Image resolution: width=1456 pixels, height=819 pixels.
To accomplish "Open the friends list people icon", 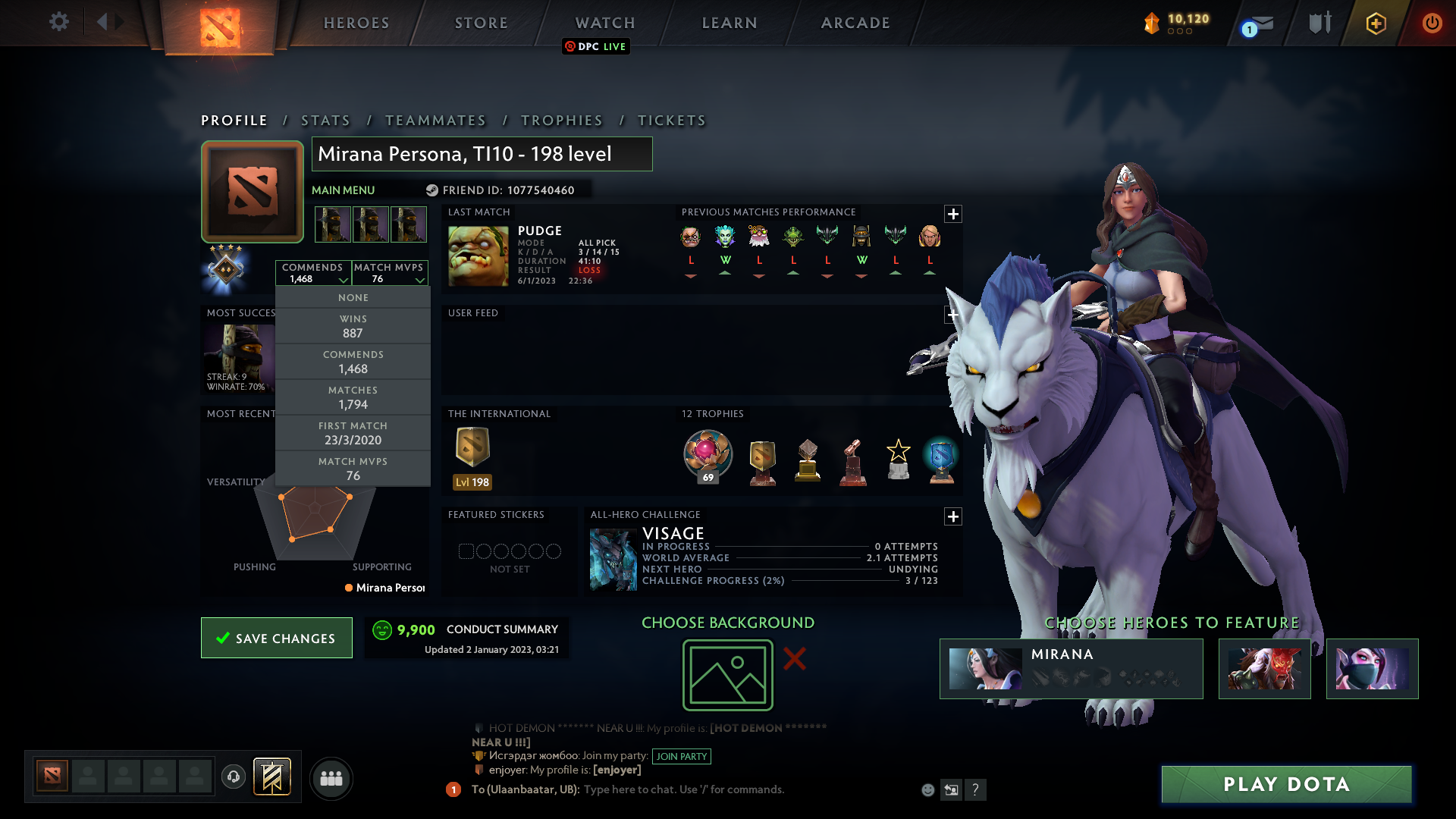I will [331, 778].
